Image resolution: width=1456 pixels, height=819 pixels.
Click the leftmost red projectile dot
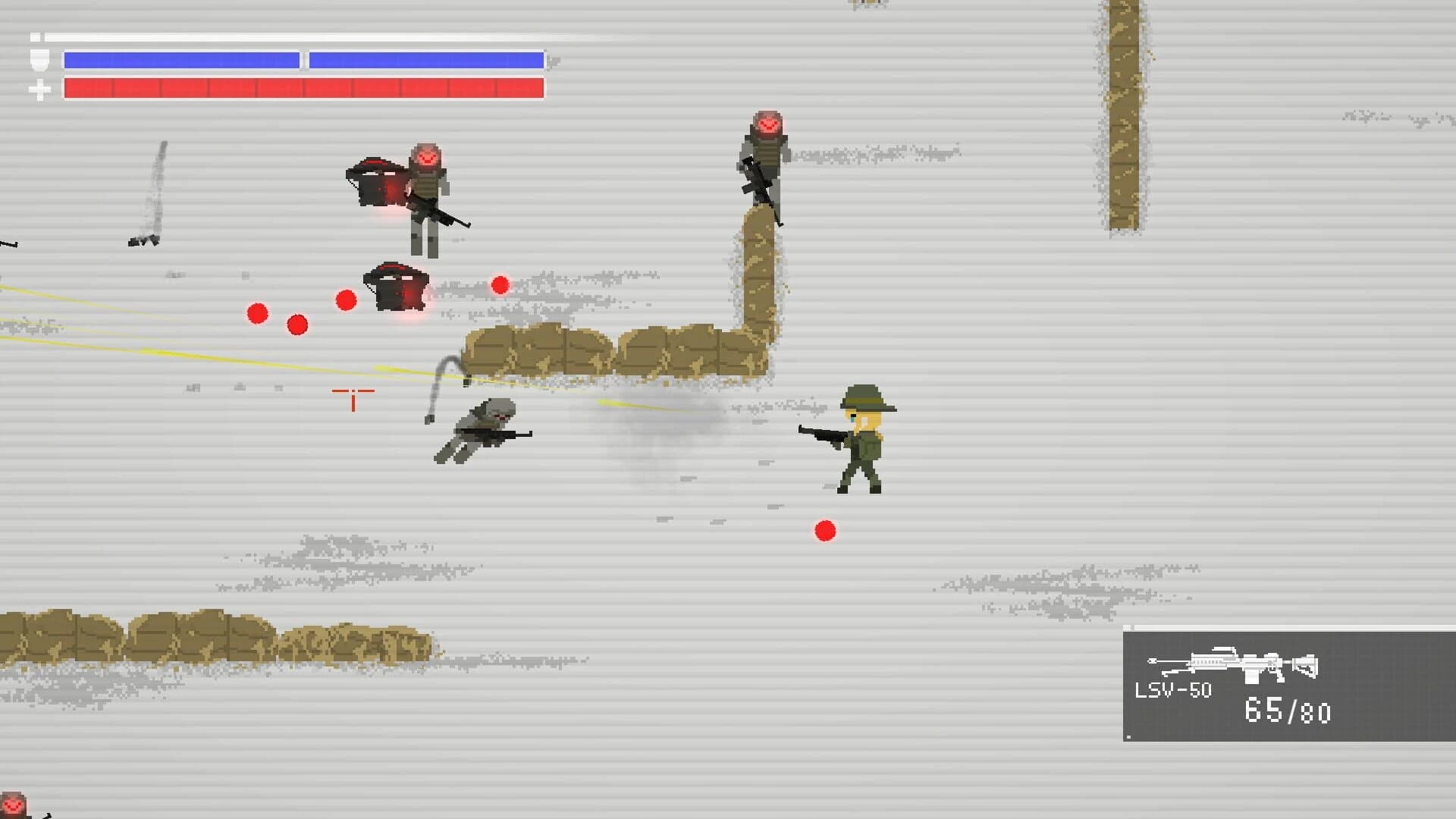(256, 312)
